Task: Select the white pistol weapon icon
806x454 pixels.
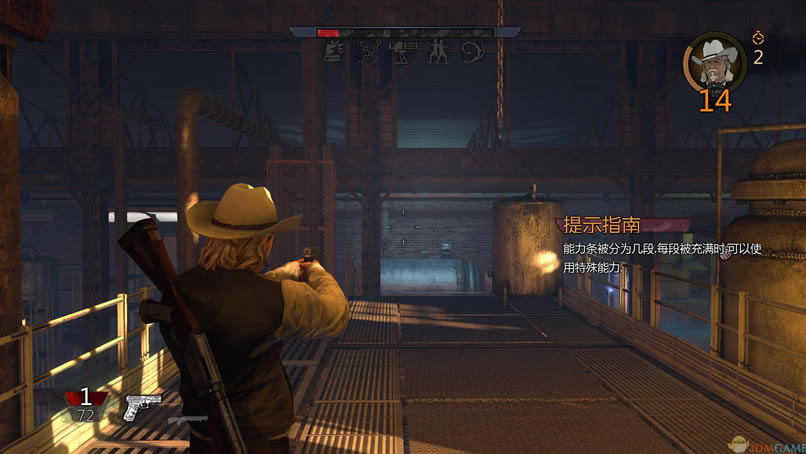Action: (142, 406)
